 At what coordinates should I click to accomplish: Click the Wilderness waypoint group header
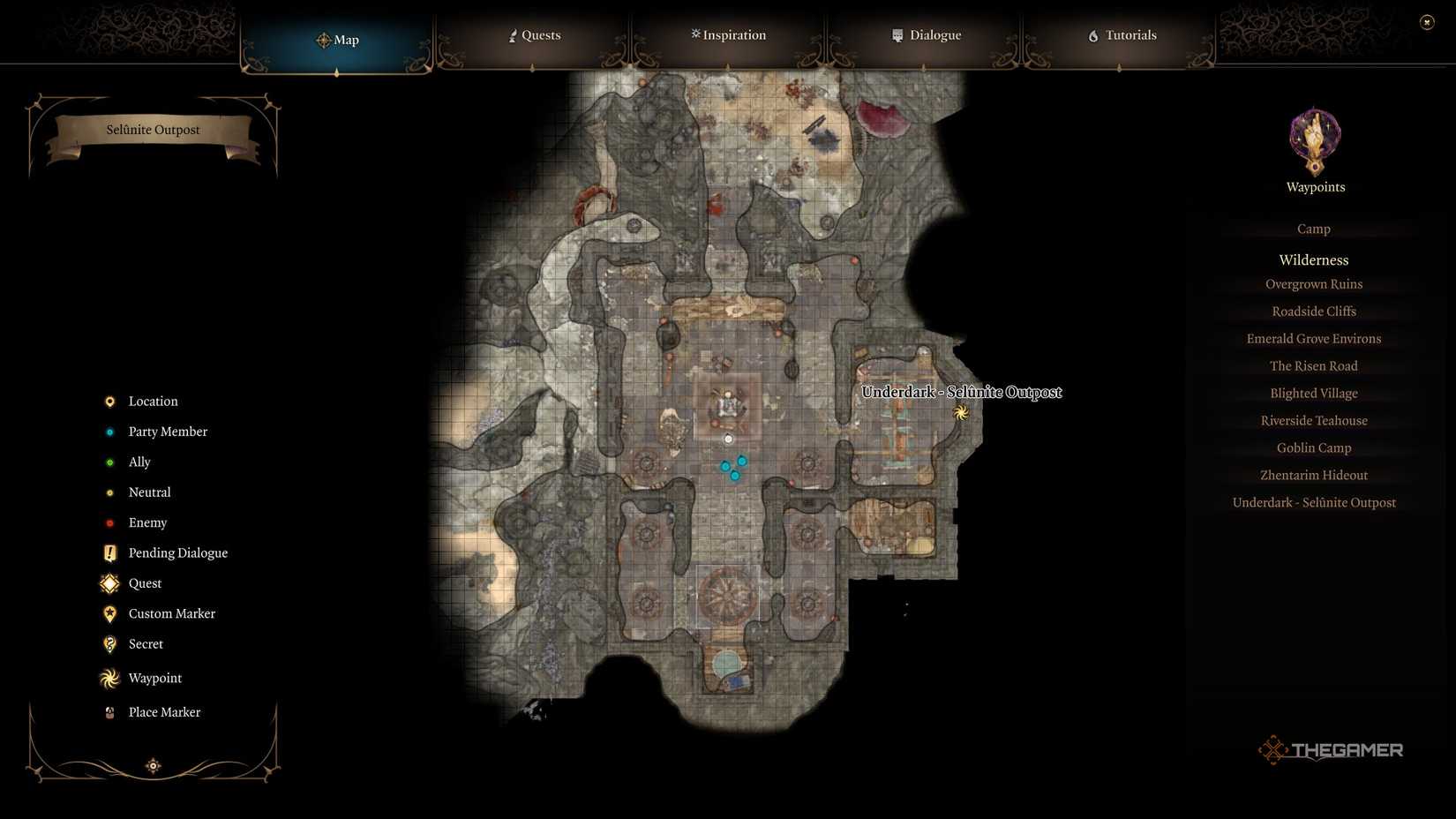point(1313,259)
